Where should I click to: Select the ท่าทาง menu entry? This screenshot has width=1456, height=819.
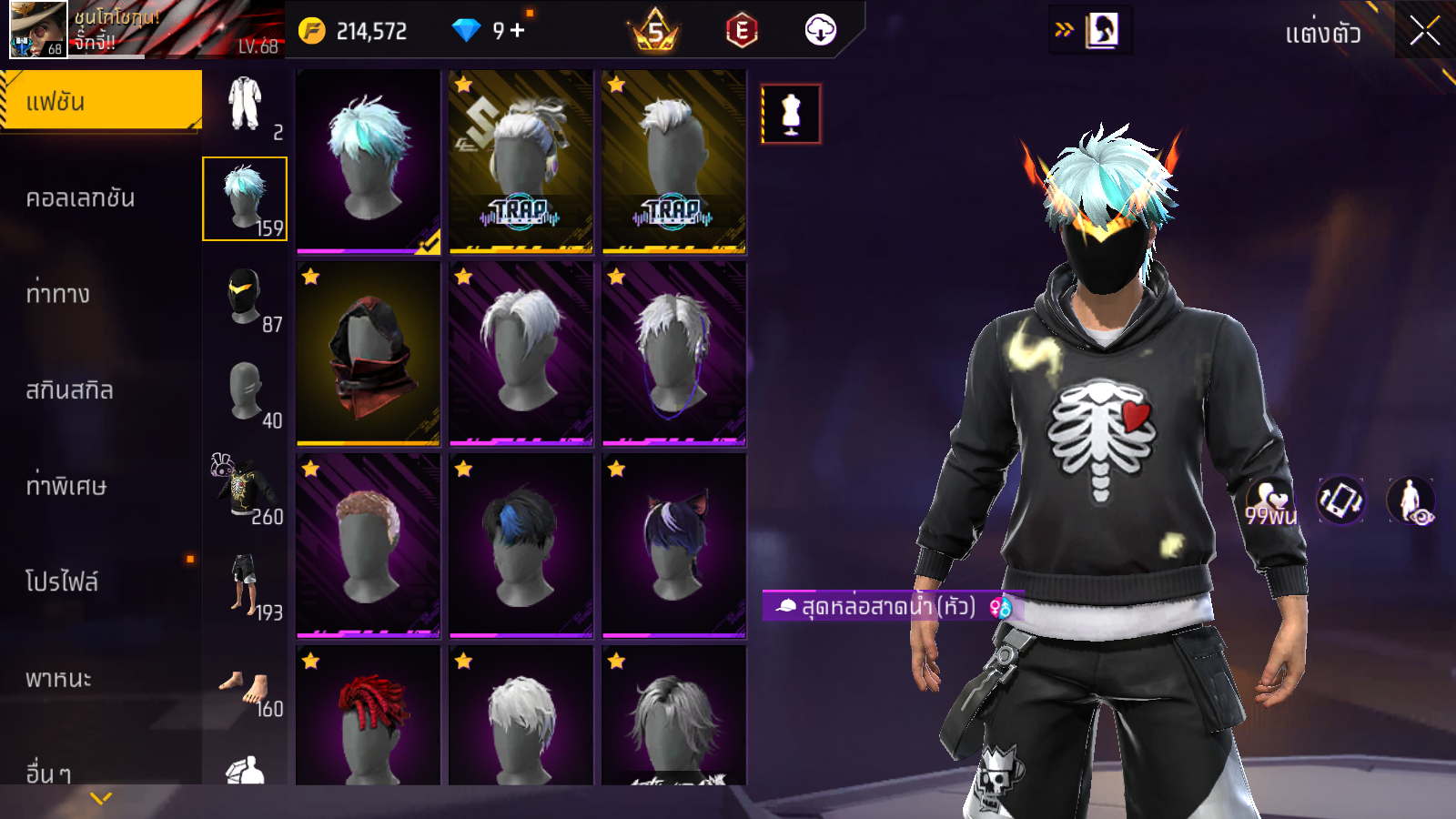(58, 294)
